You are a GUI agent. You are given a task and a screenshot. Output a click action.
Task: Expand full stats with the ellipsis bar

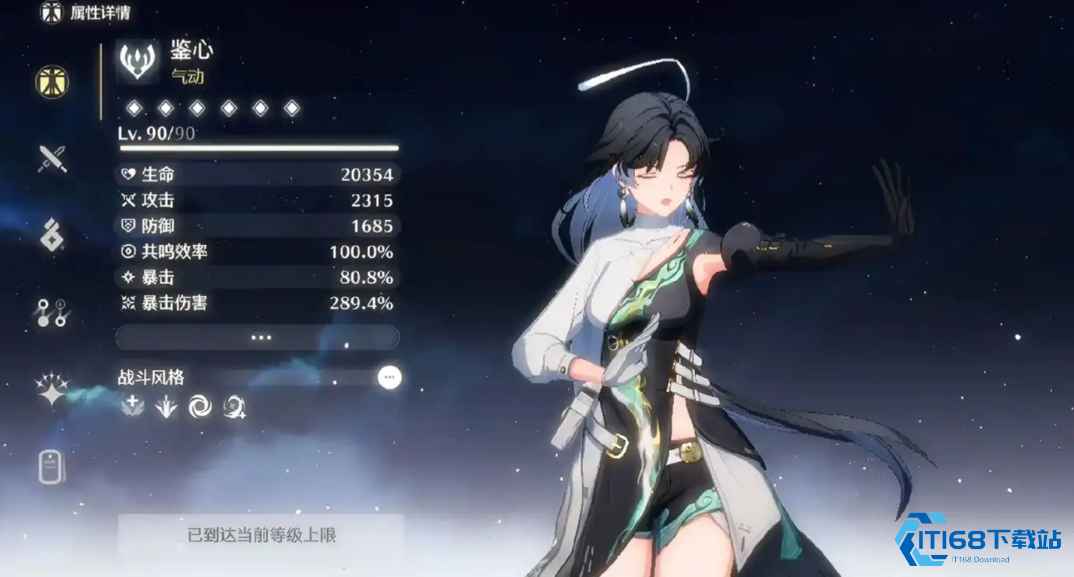258,337
